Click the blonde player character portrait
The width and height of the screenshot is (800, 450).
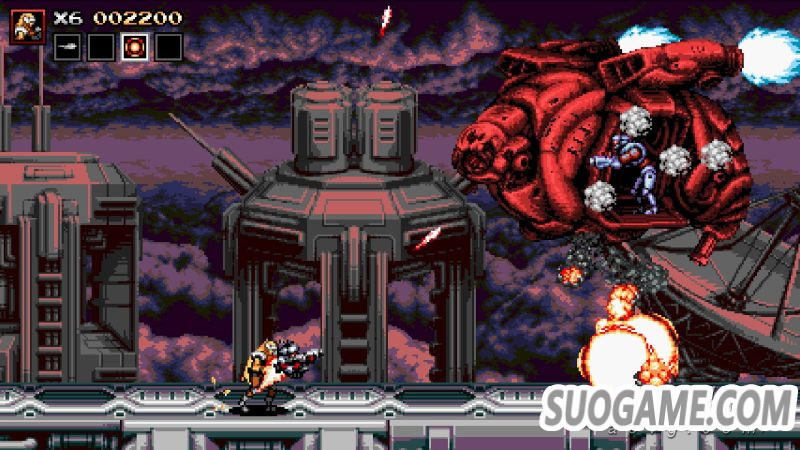[x=27, y=25]
